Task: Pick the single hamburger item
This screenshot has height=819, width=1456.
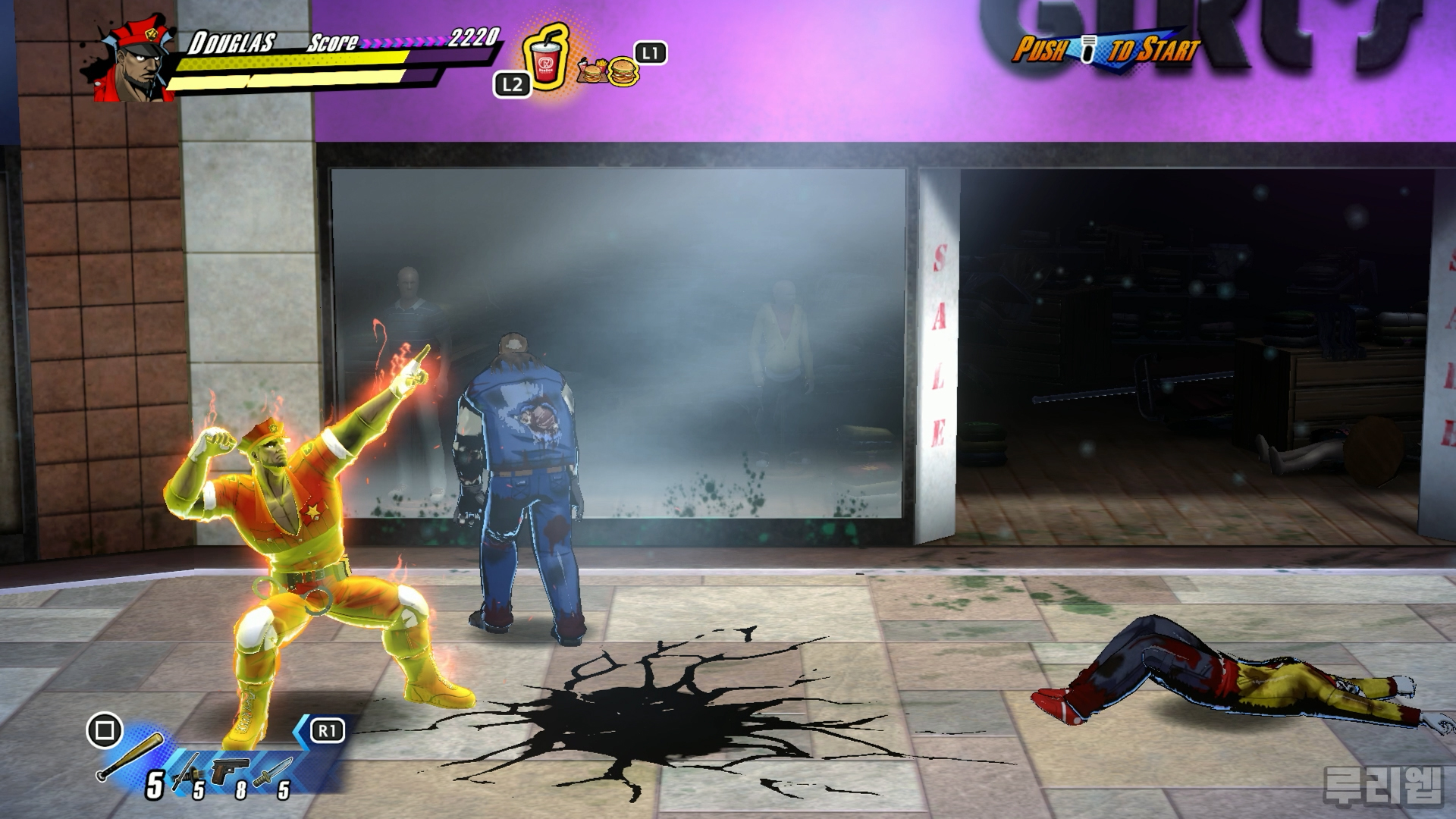Action: (x=623, y=72)
